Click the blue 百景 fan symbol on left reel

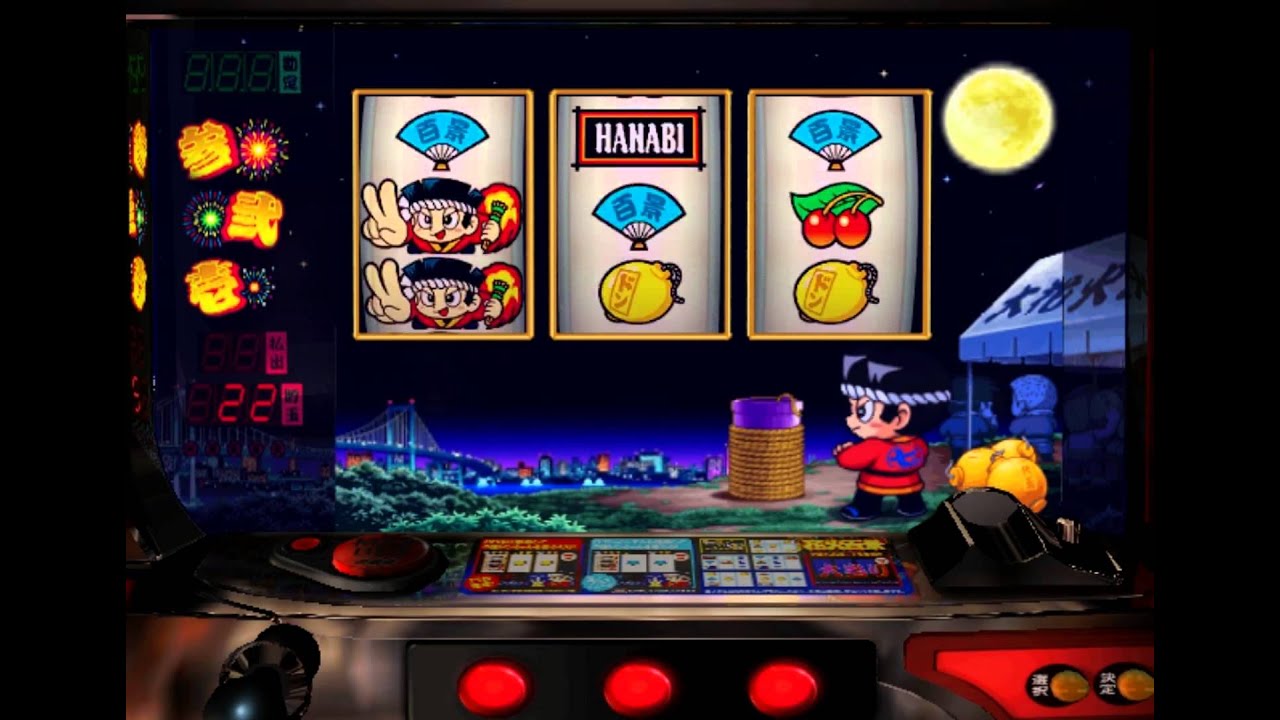[x=444, y=135]
